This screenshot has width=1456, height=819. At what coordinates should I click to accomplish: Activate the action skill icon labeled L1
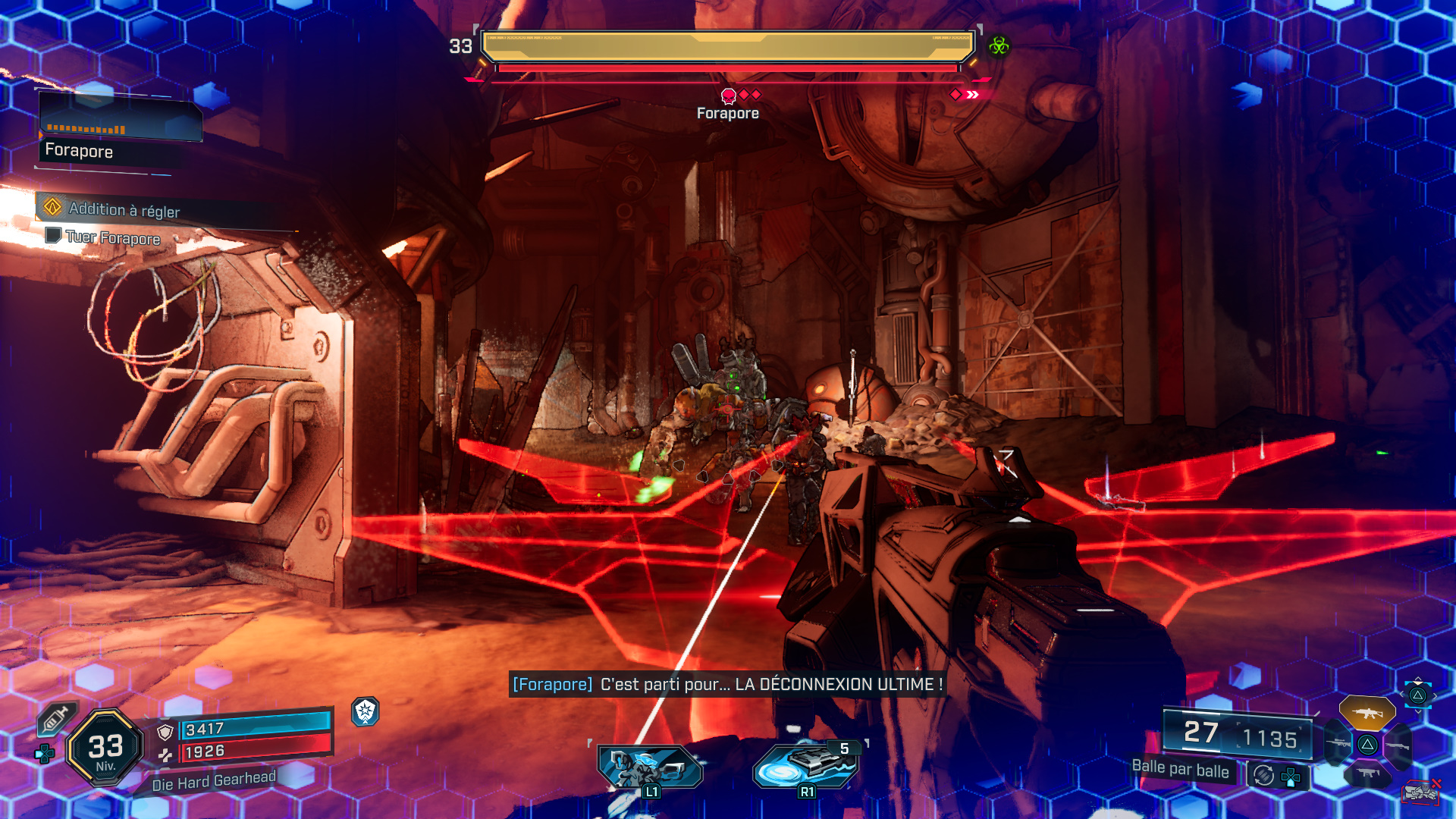pyautogui.click(x=650, y=766)
